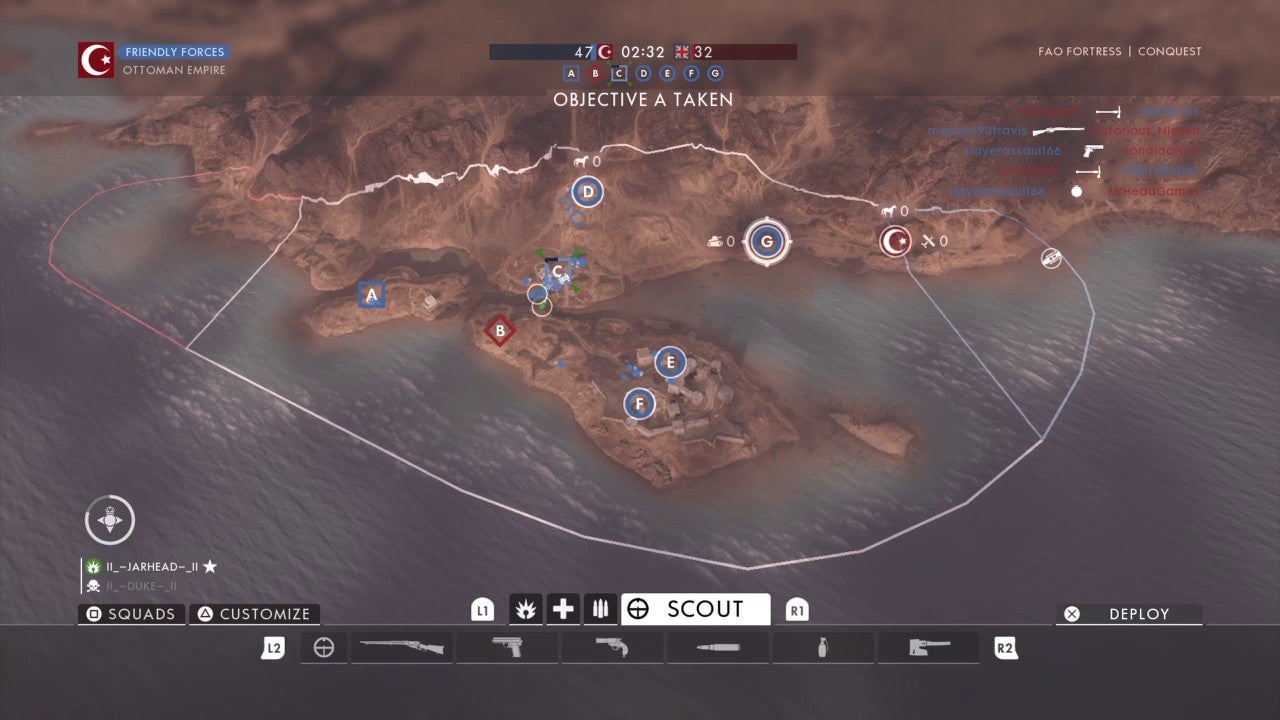The height and width of the screenshot is (720, 1280).
Task: Open the Squads menu
Action: click(131, 614)
